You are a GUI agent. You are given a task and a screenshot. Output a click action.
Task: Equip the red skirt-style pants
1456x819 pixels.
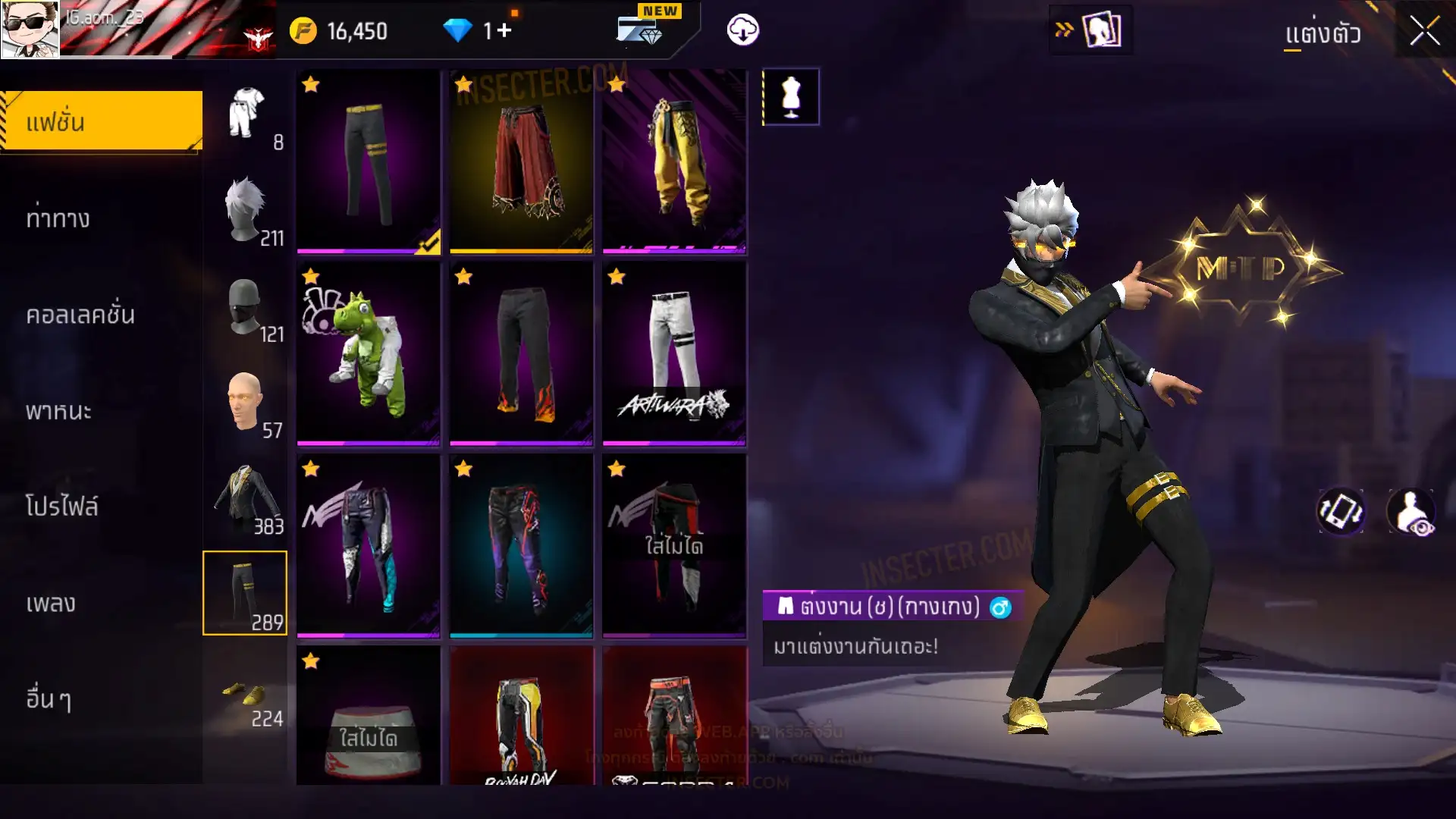(x=522, y=161)
